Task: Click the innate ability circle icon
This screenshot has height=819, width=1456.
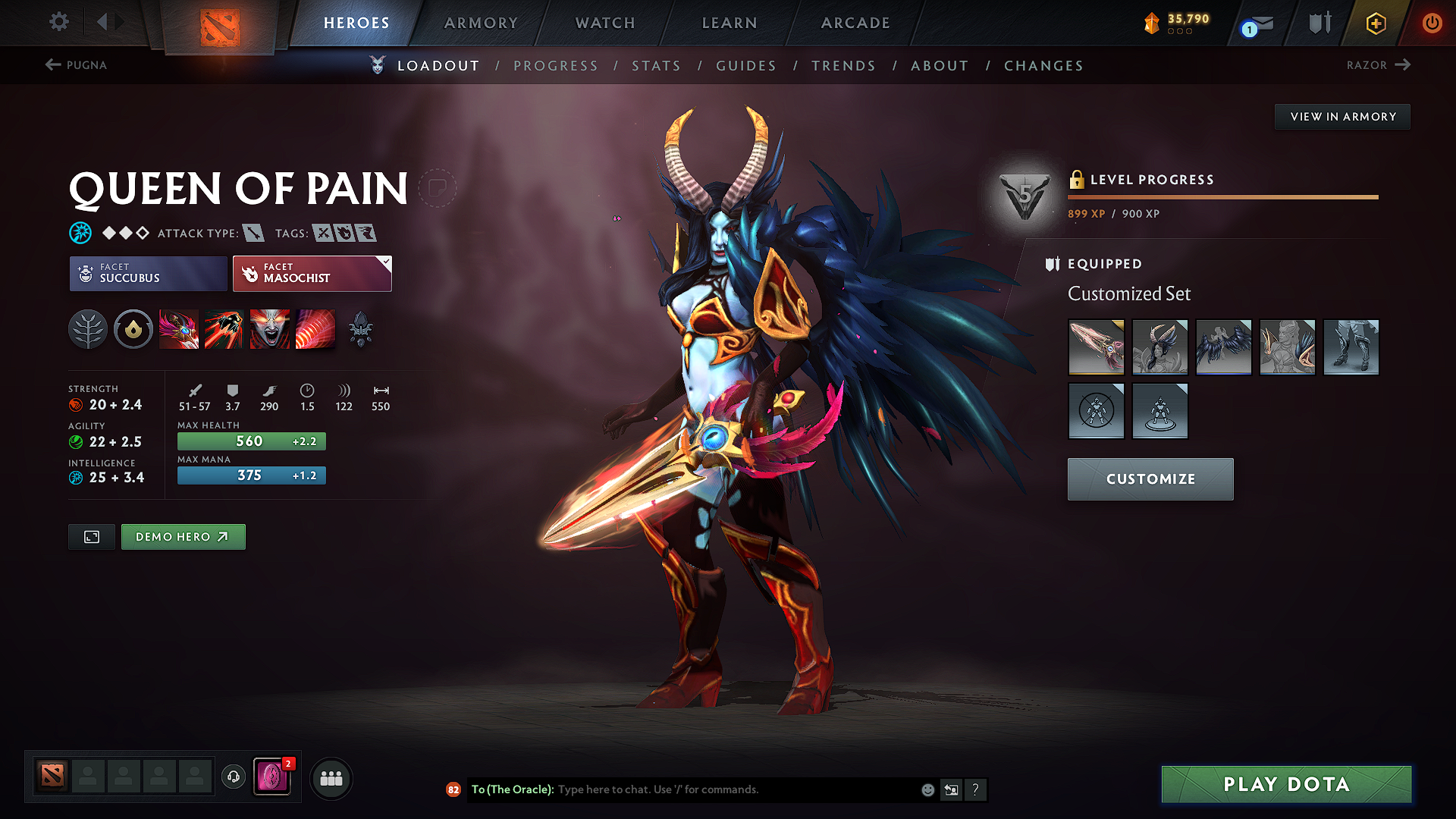Action: tap(133, 329)
